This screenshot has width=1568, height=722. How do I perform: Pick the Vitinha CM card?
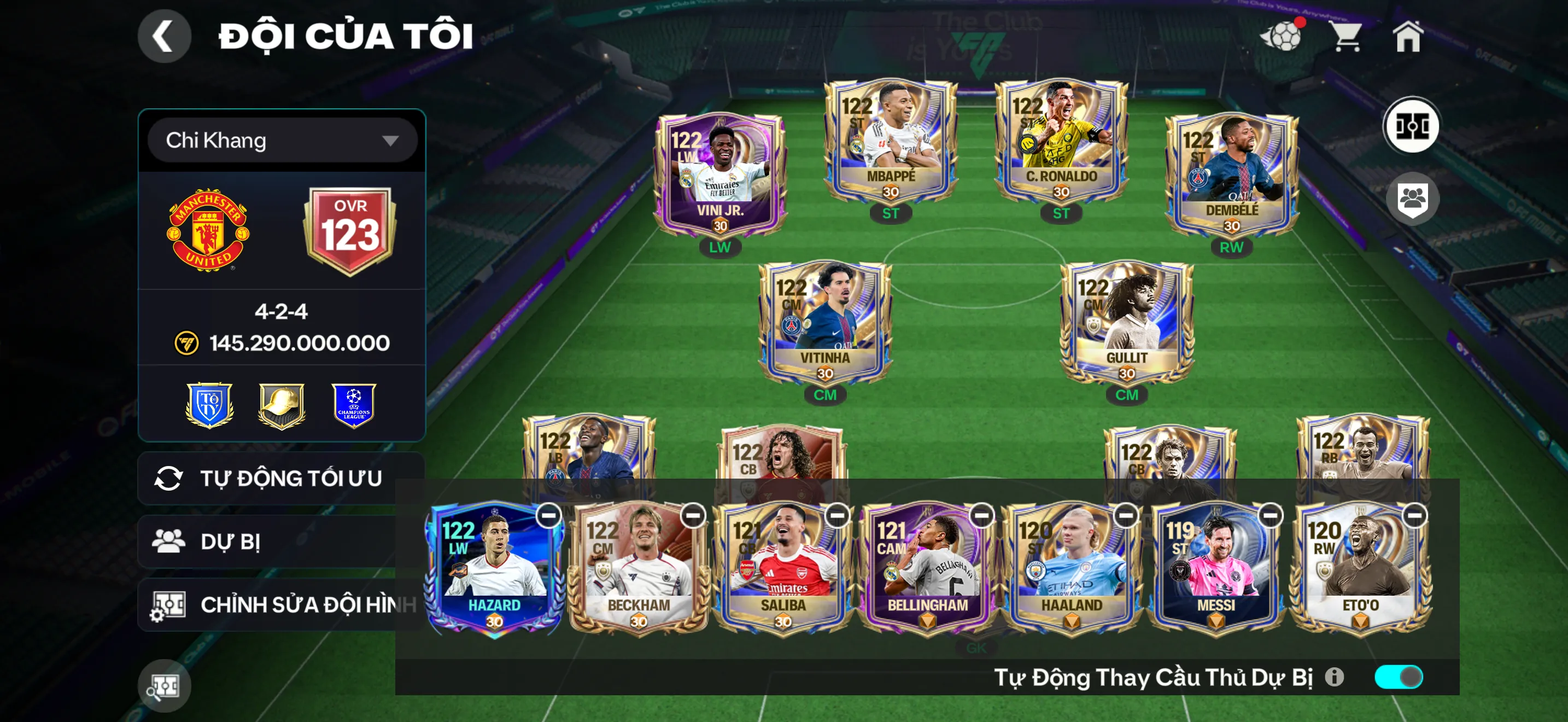click(825, 323)
